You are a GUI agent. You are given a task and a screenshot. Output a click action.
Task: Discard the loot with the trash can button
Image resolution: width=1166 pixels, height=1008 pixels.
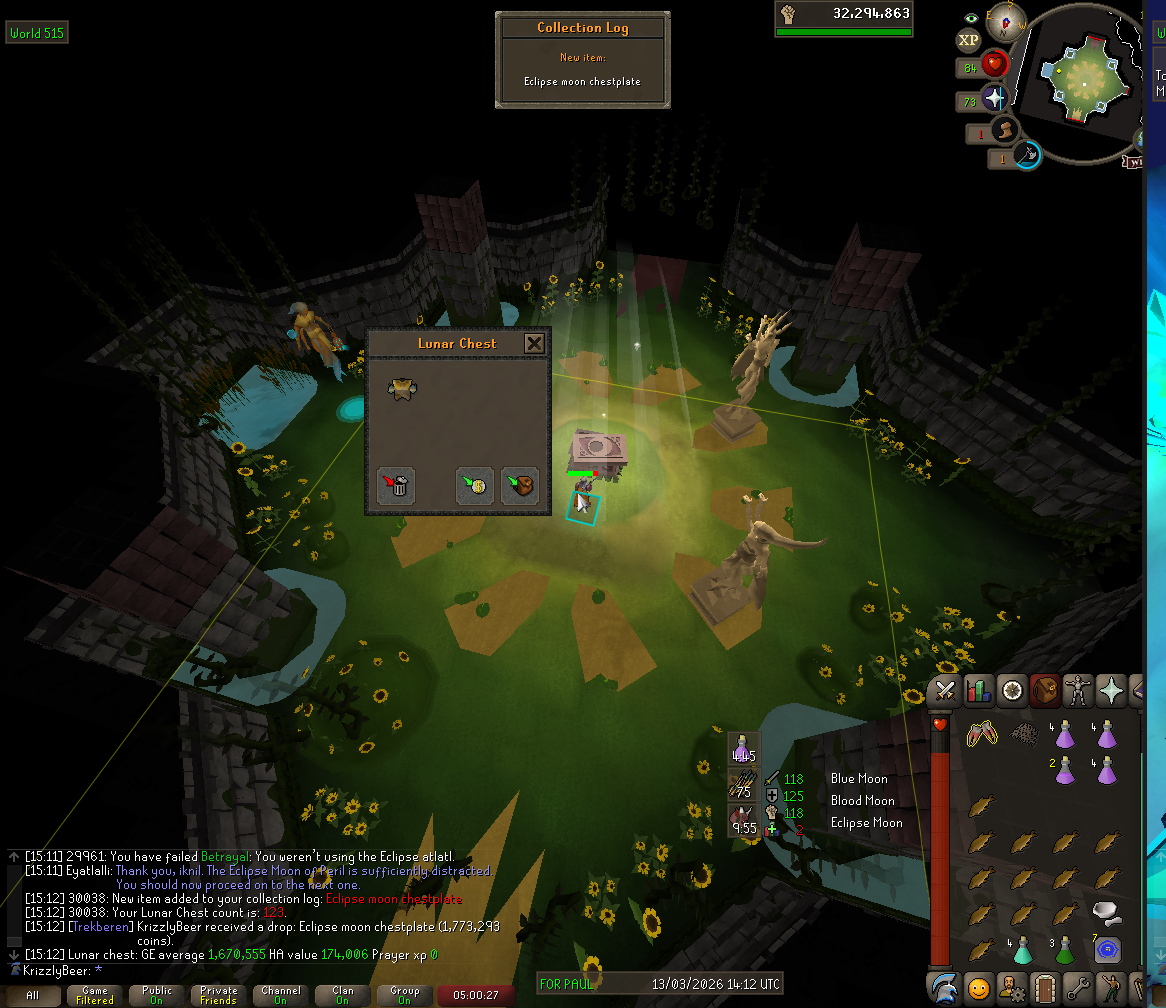click(x=397, y=485)
